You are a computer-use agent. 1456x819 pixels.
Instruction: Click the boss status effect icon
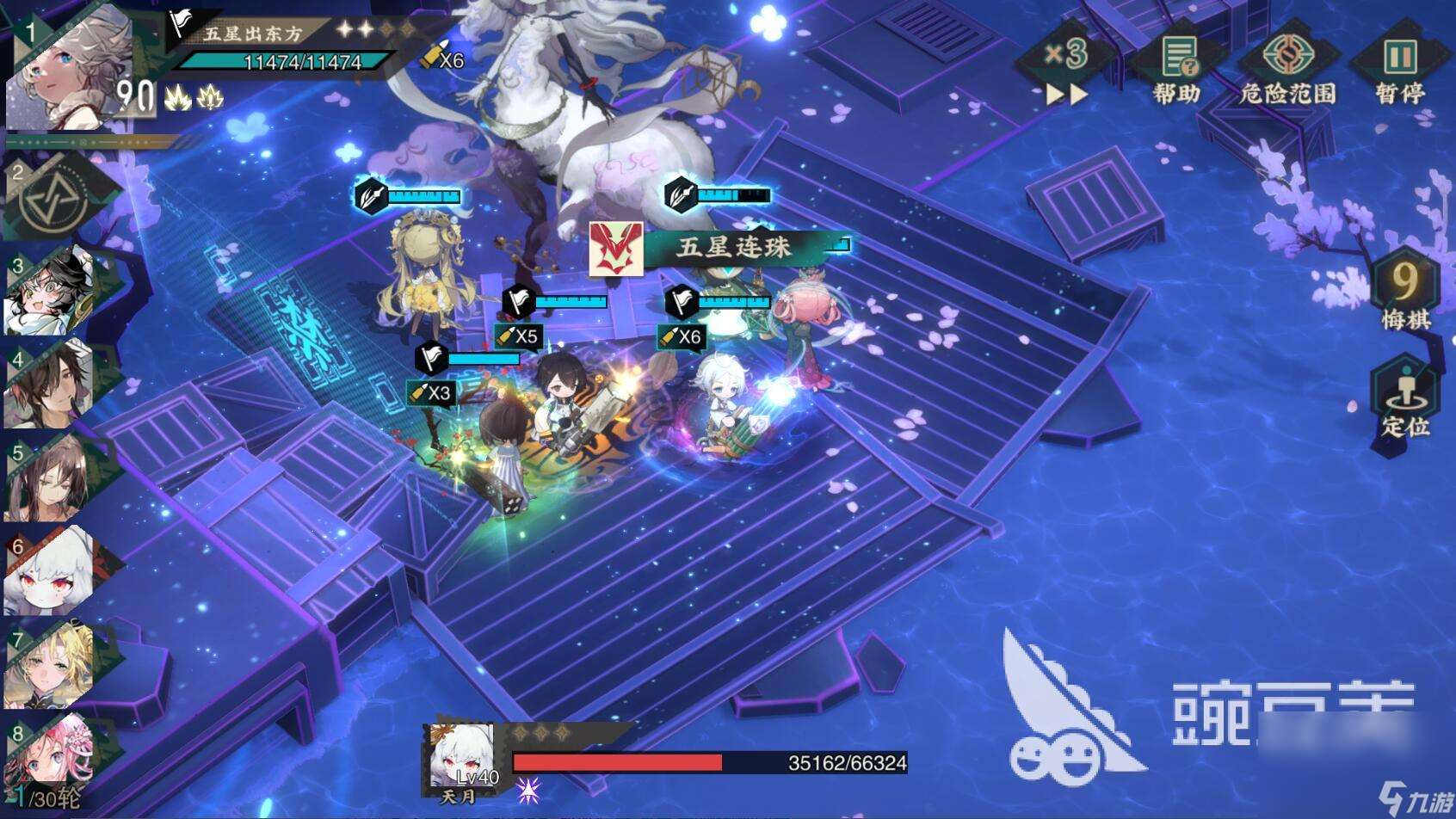527,790
